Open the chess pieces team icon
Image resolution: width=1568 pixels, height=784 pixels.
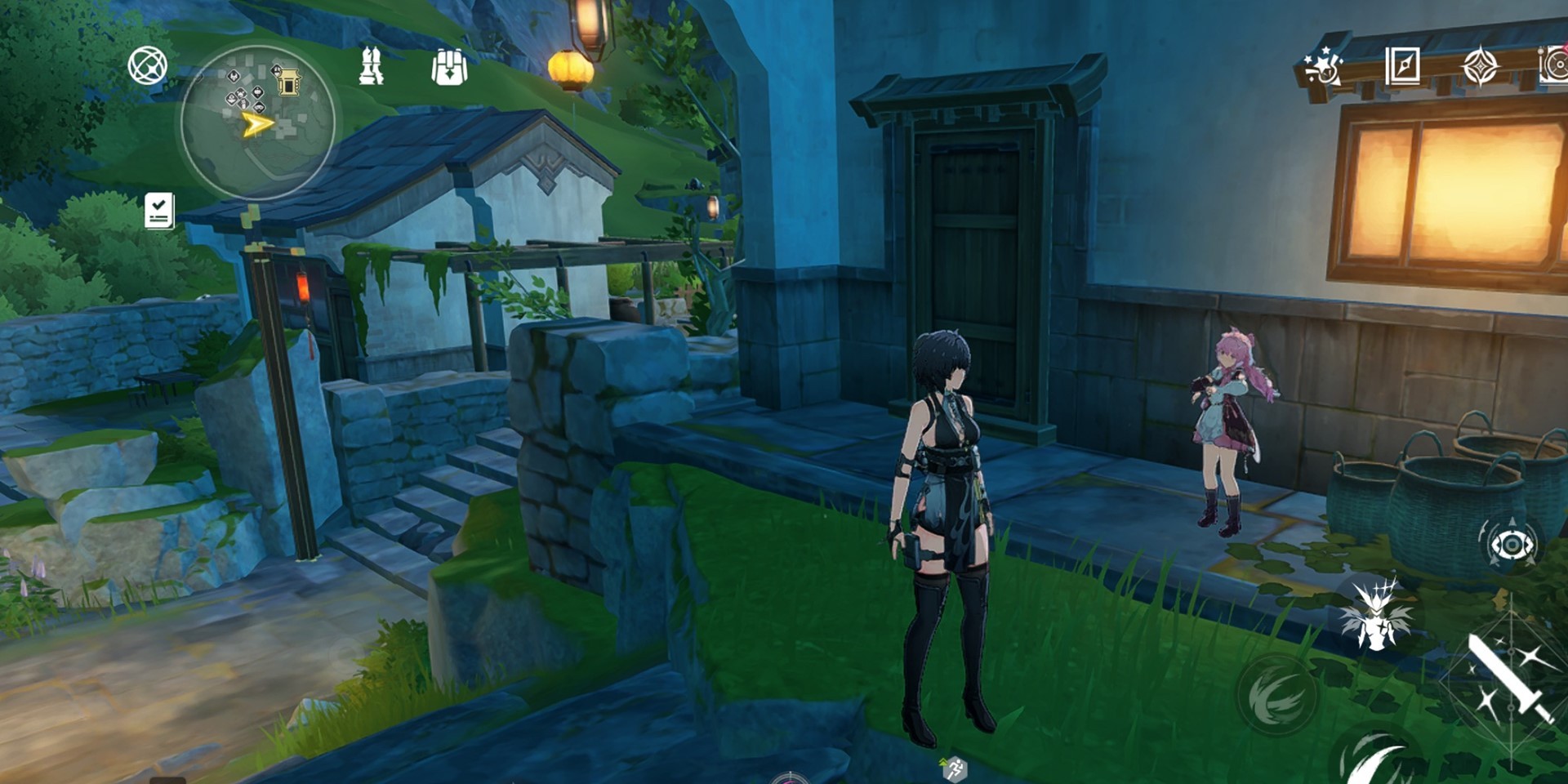point(372,66)
